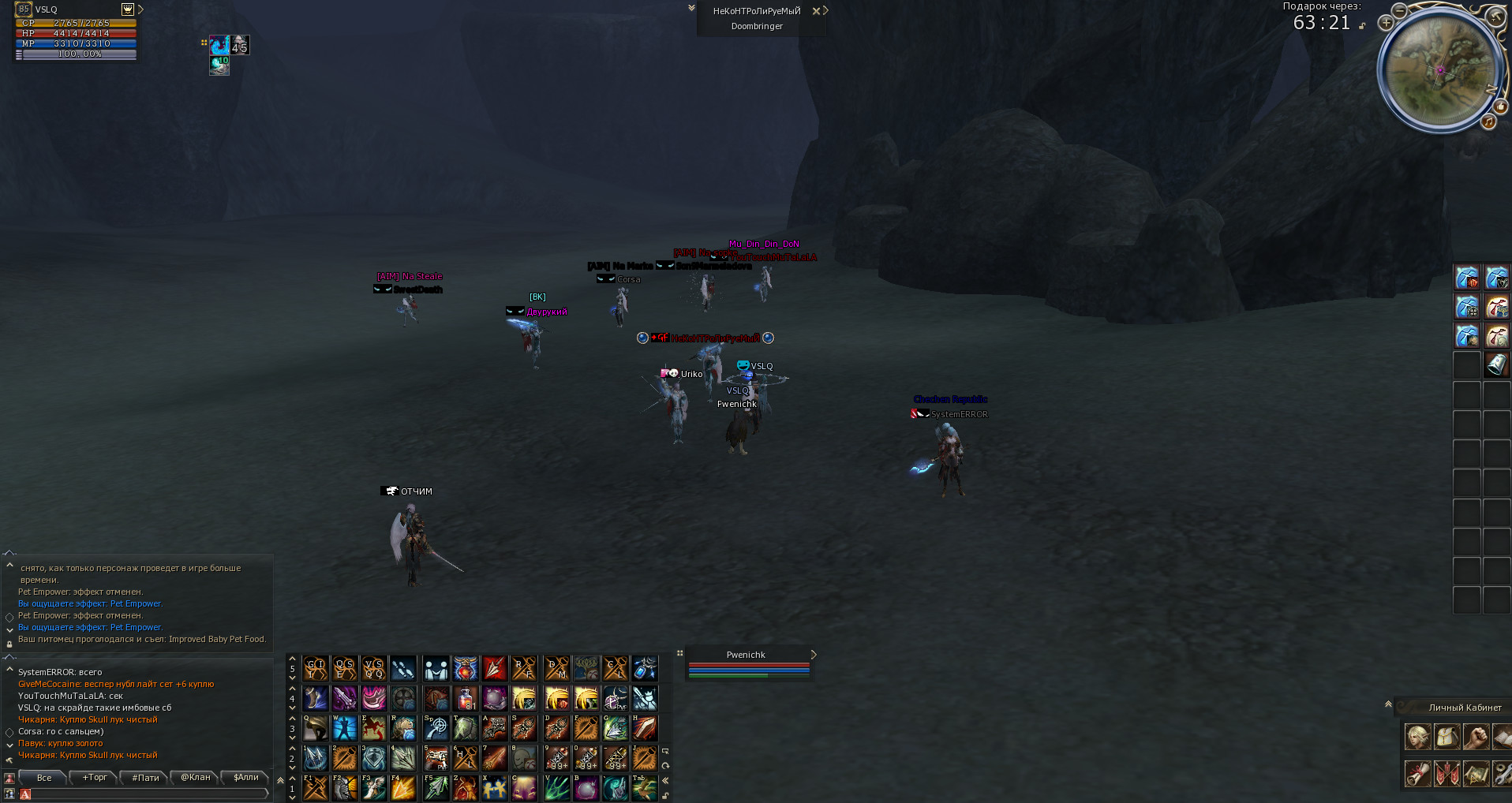Use the red potion hotbar slot
1512x803 pixels.
(466, 698)
